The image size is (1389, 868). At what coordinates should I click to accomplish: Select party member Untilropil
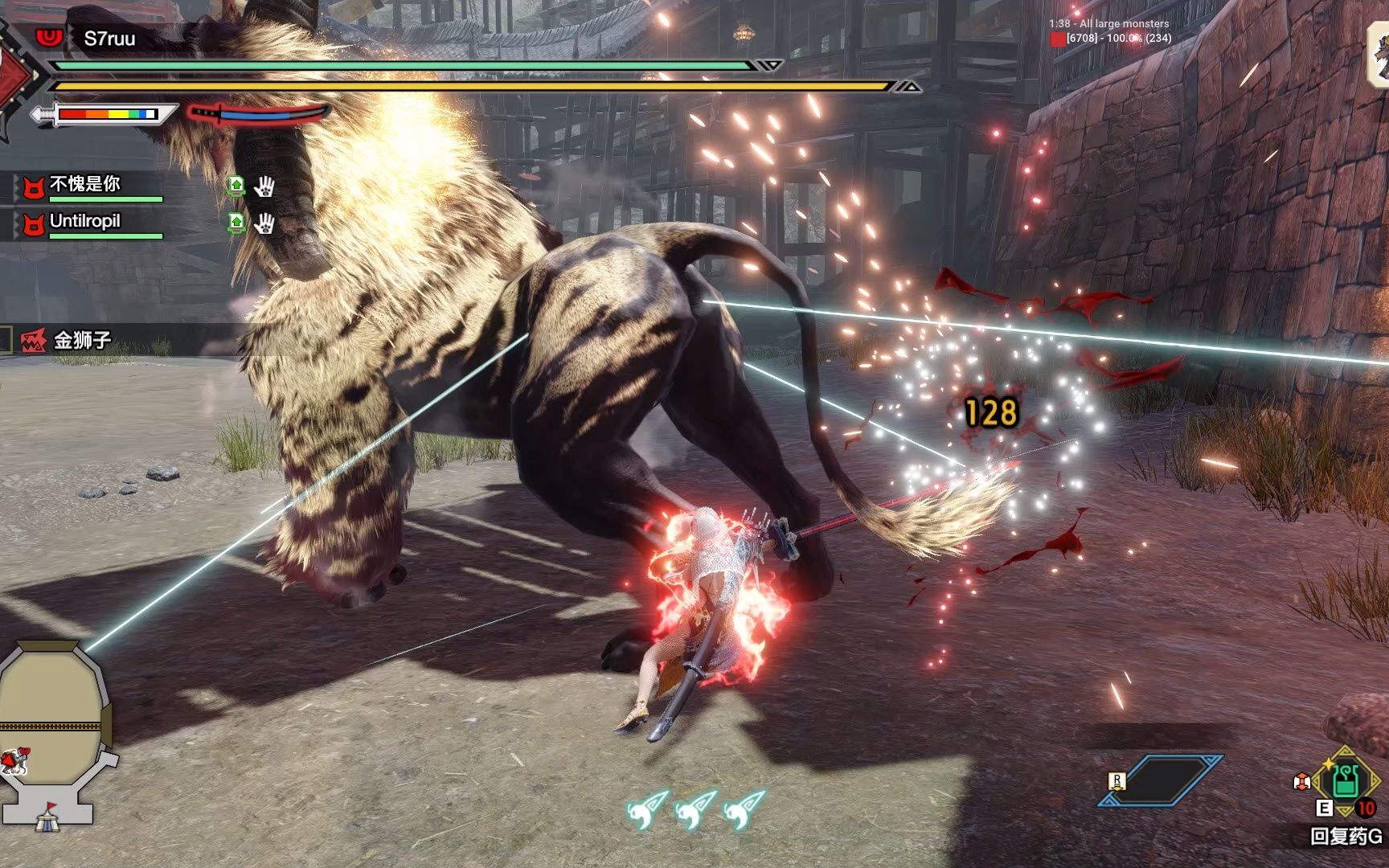tap(84, 221)
